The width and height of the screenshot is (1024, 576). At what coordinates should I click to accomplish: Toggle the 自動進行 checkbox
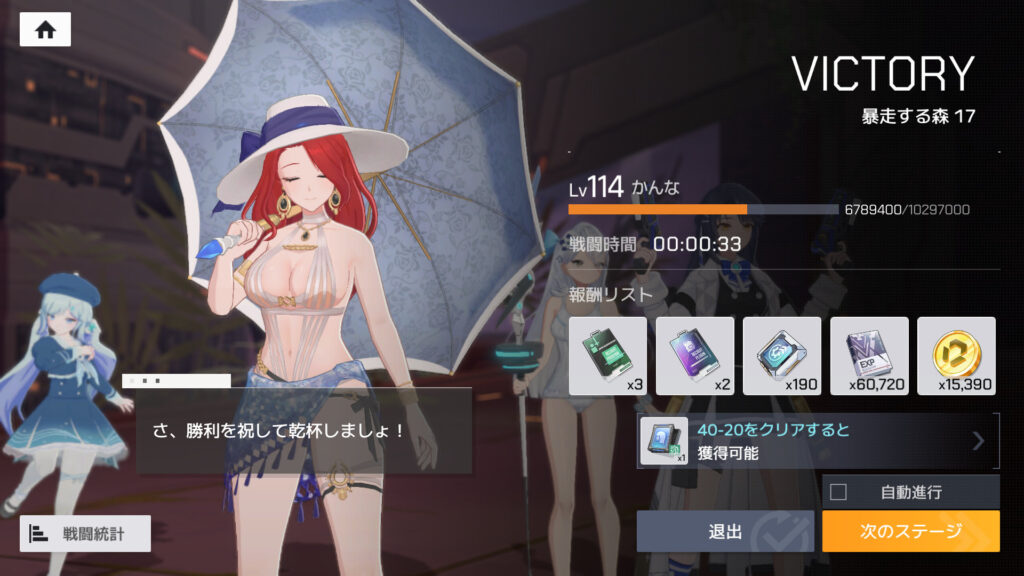click(838, 492)
